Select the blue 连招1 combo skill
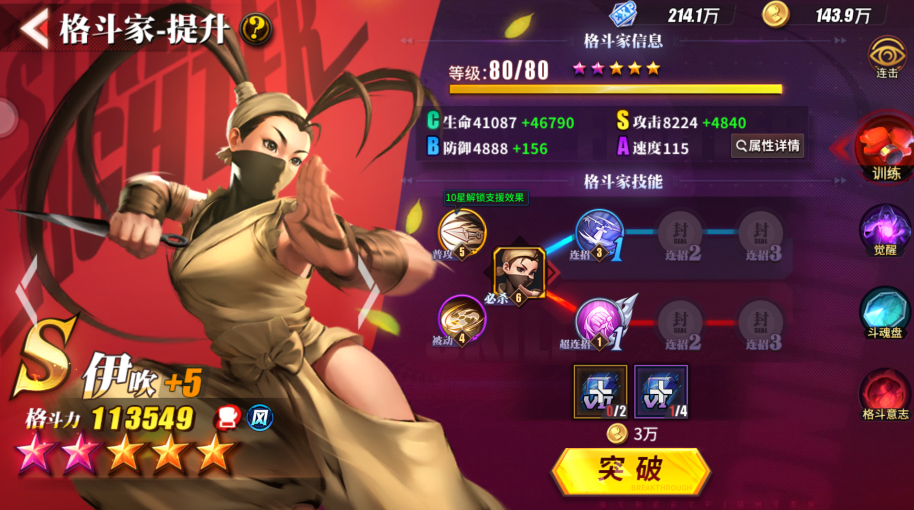This screenshot has height=510, width=914. 600,235
